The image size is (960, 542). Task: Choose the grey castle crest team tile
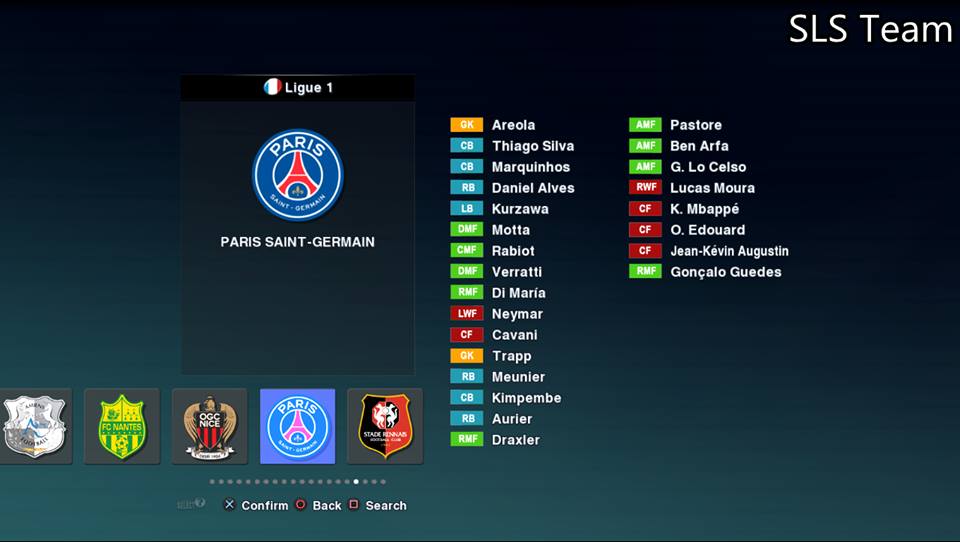[36, 426]
